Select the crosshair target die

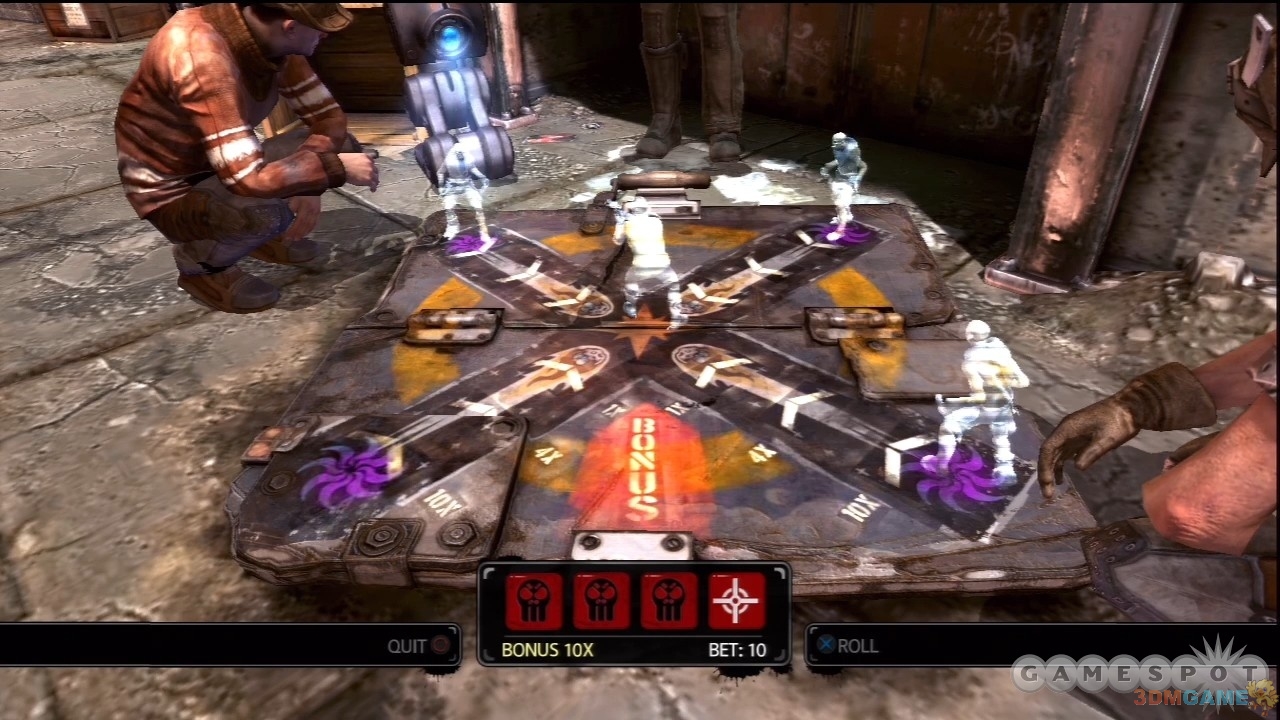(x=736, y=601)
